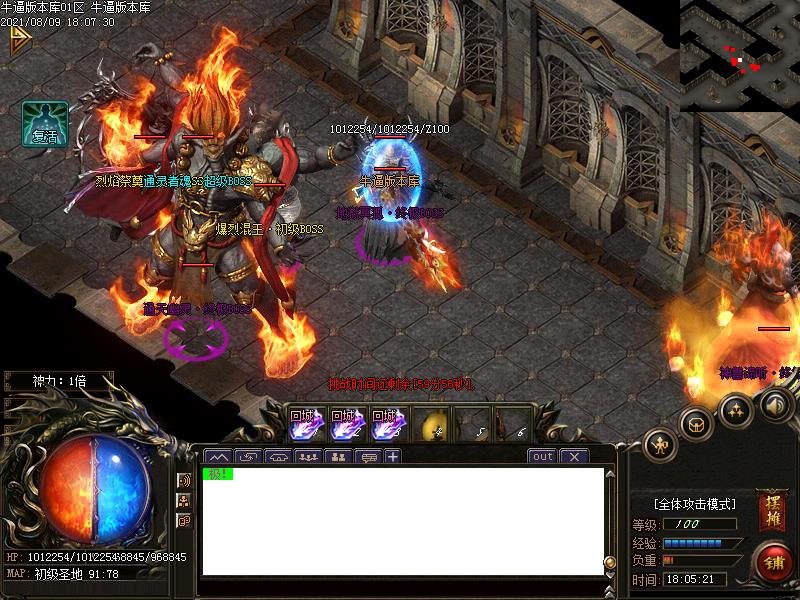Activate the 复活 revive skill icon
800x600 pixels.
pyautogui.click(x=45, y=125)
